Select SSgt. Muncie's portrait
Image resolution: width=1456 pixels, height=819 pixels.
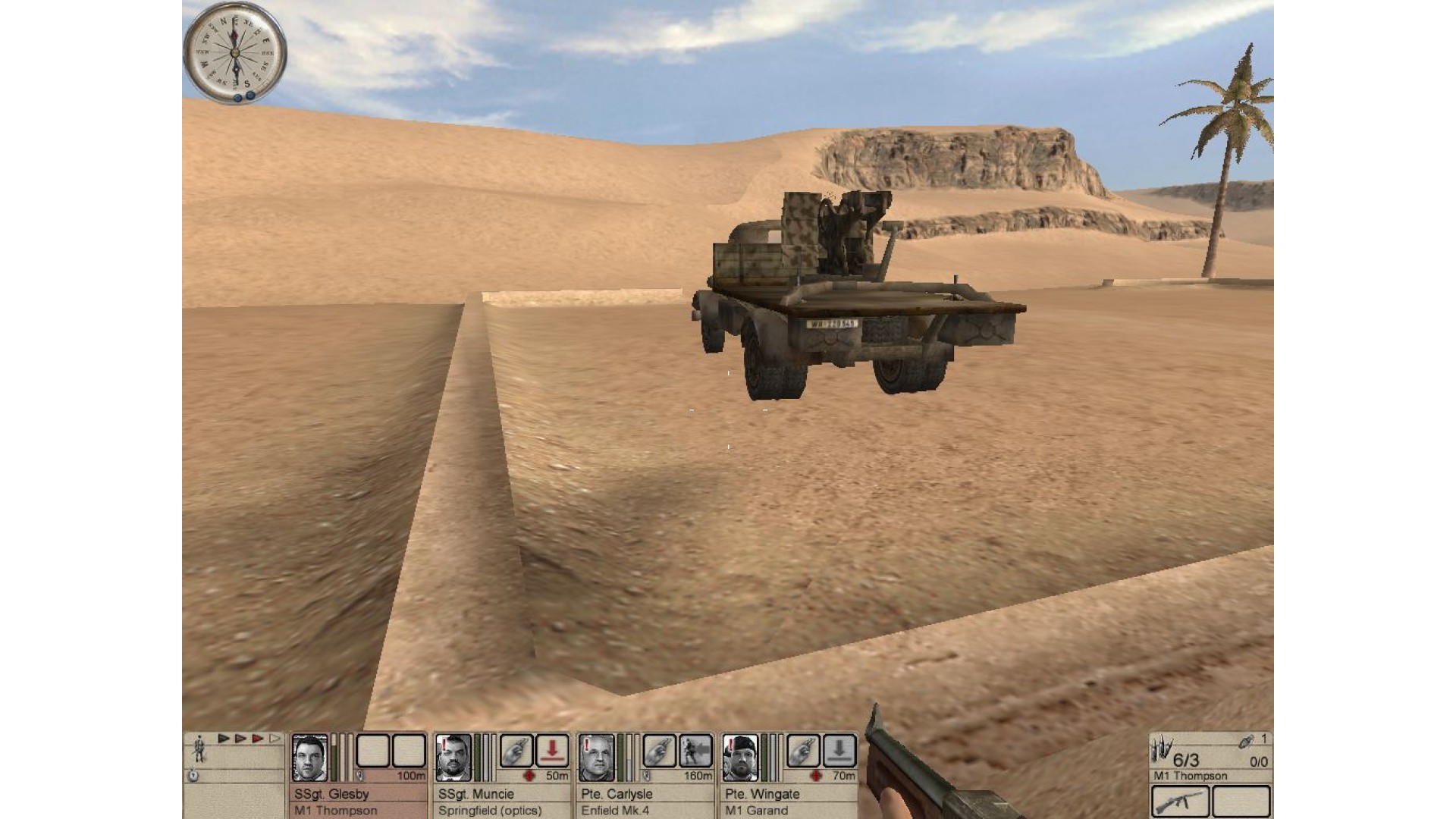pyautogui.click(x=453, y=757)
